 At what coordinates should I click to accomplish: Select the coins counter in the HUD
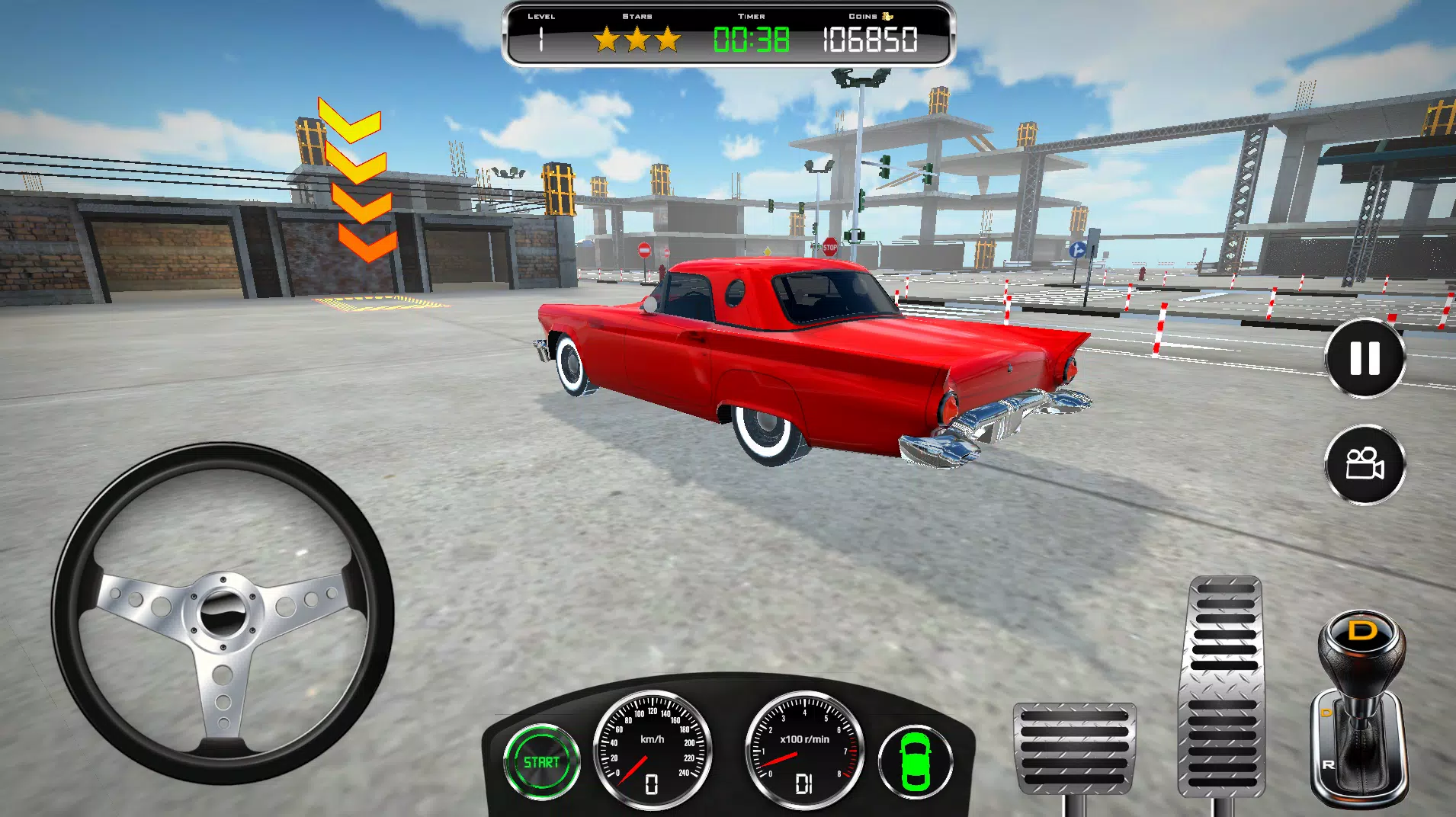869,37
